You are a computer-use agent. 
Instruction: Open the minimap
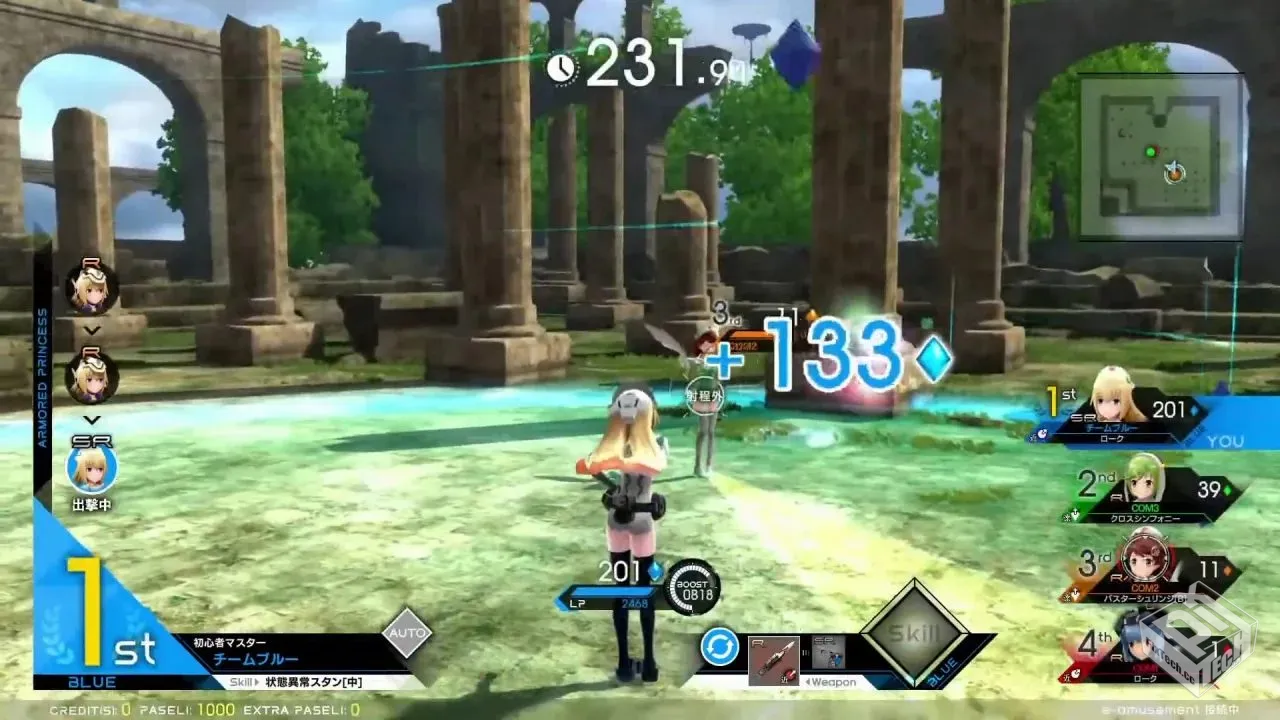pyautogui.click(x=1160, y=156)
